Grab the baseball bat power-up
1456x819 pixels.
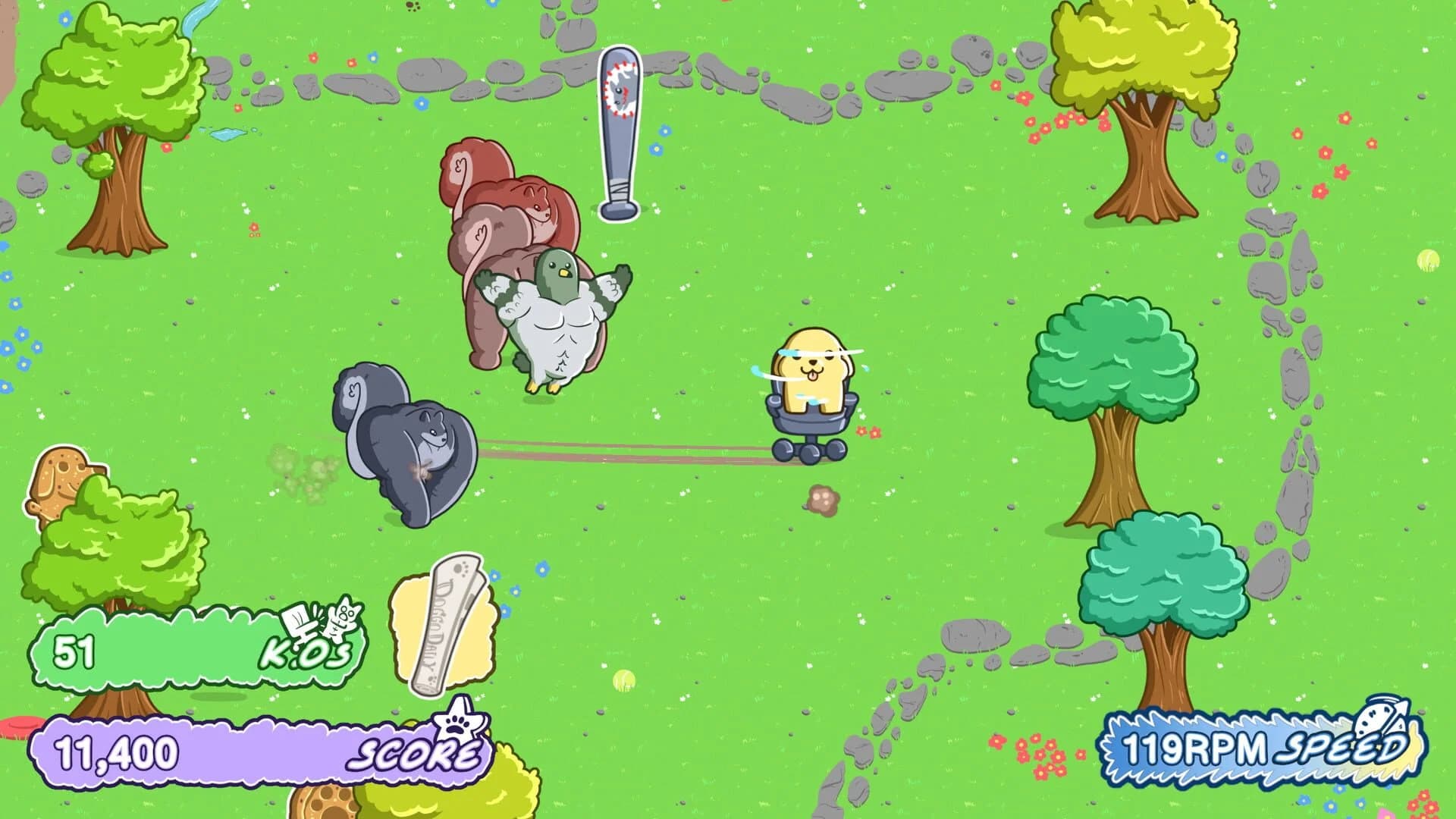click(x=618, y=133)
